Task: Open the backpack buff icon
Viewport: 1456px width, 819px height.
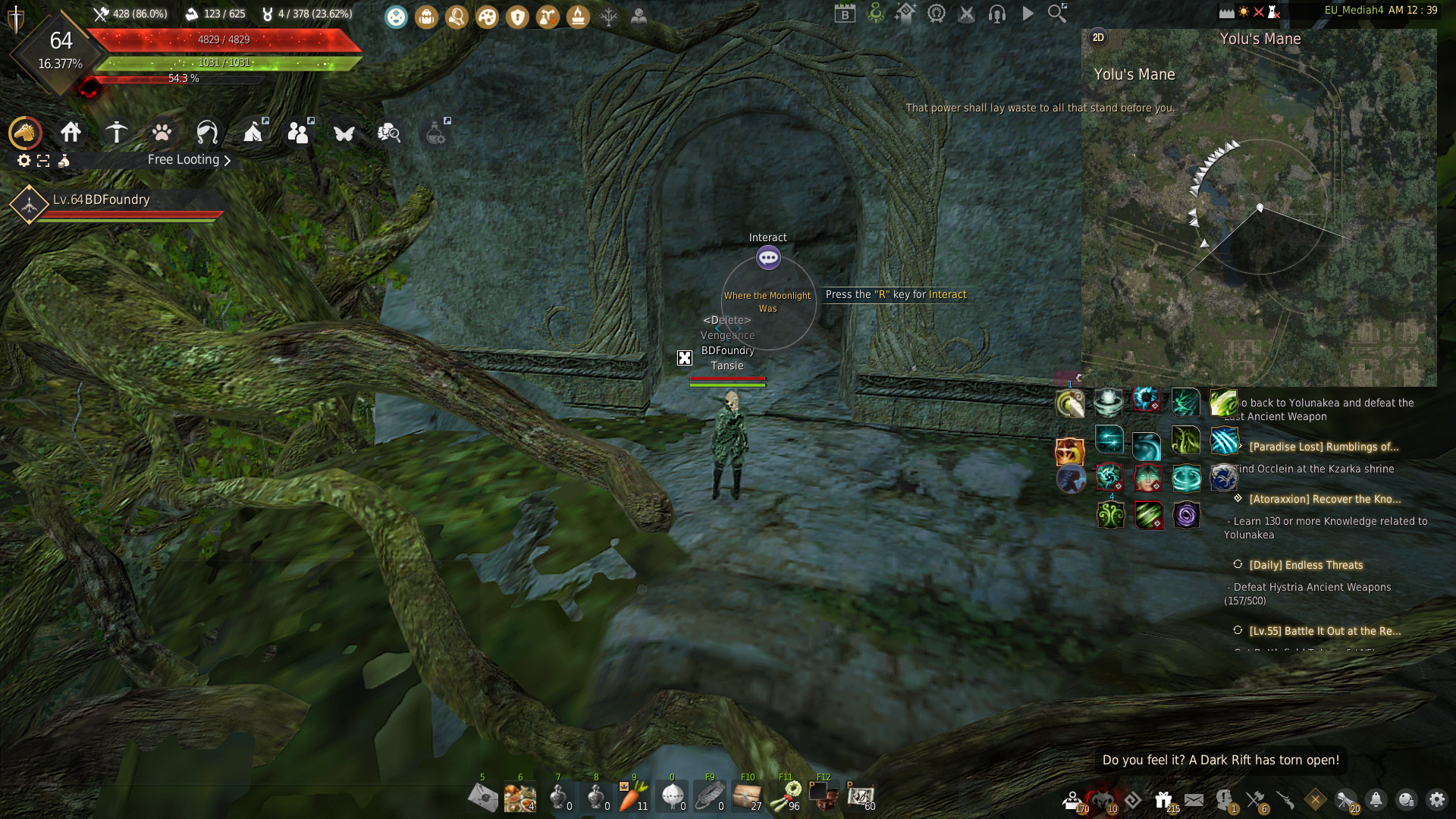Action: point(426,17)
